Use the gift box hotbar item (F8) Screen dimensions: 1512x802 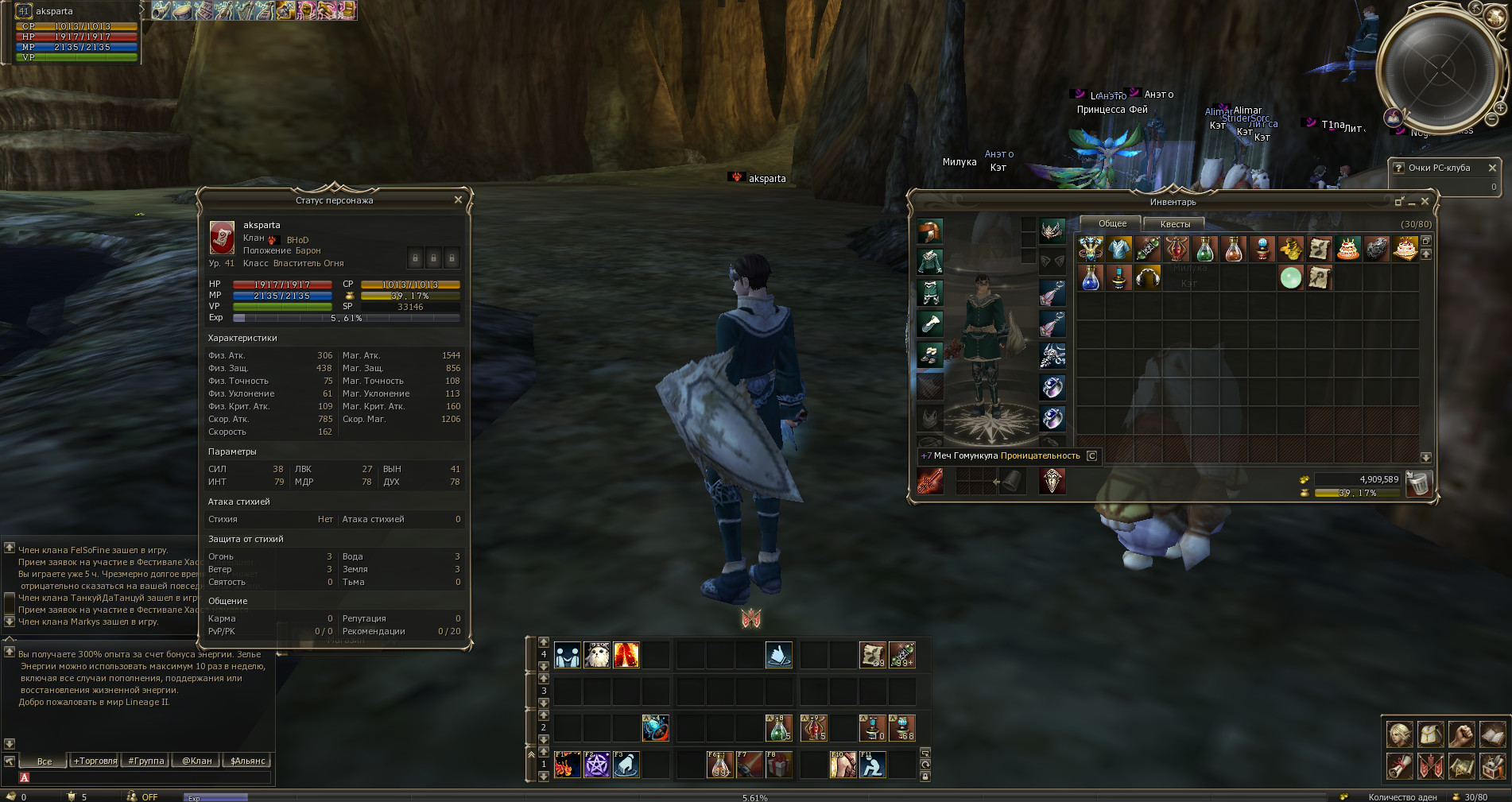(778, 765)
